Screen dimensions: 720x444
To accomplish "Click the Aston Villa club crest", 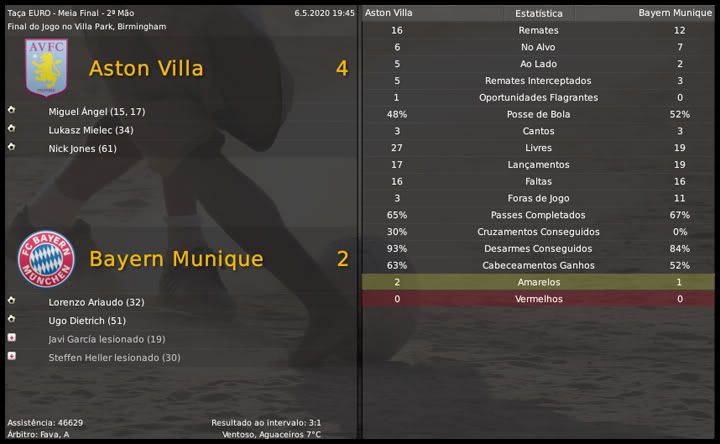I will (x=46, y=68).
